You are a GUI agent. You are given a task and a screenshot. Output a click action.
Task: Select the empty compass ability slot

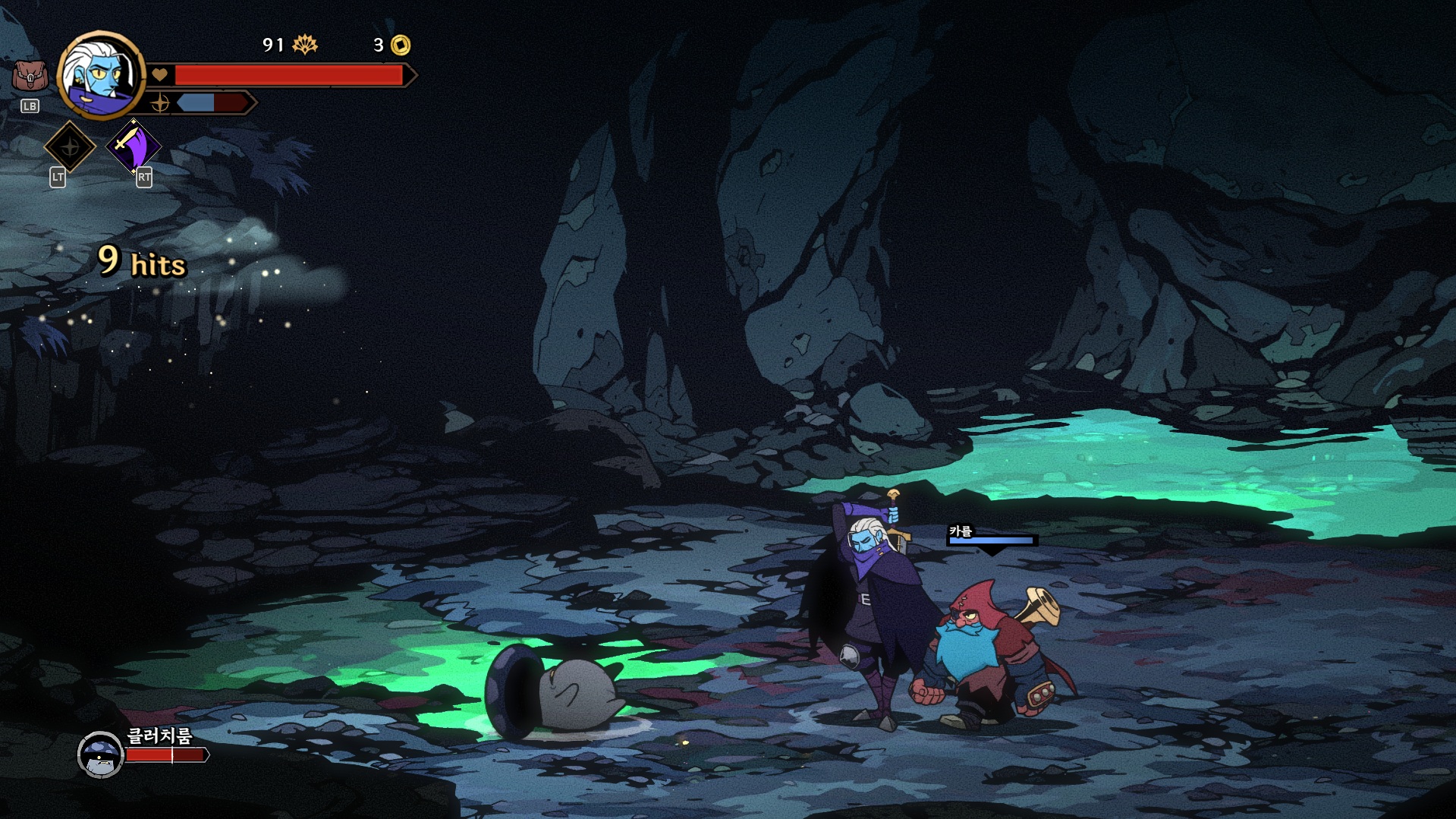70,146
